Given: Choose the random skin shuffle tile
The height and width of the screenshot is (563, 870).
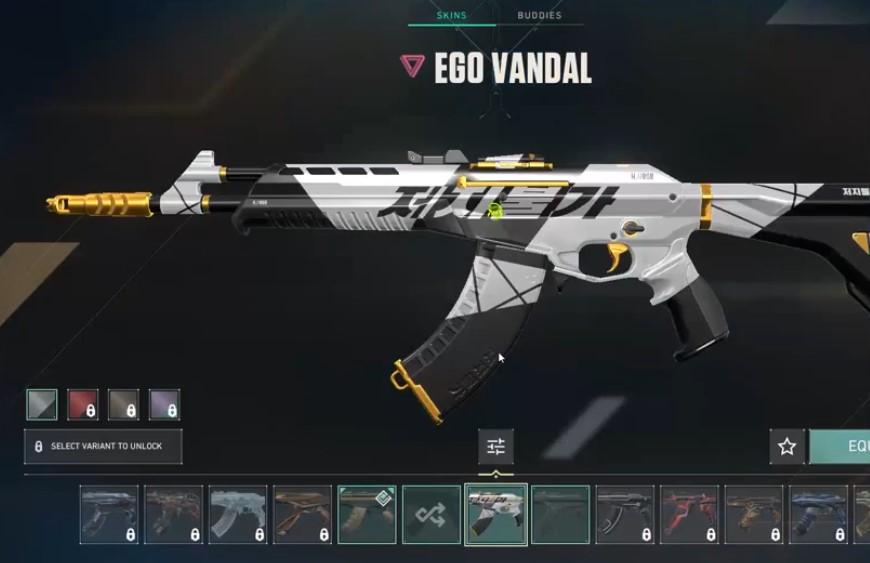Looking at the screenshot, I should (431, 515).
